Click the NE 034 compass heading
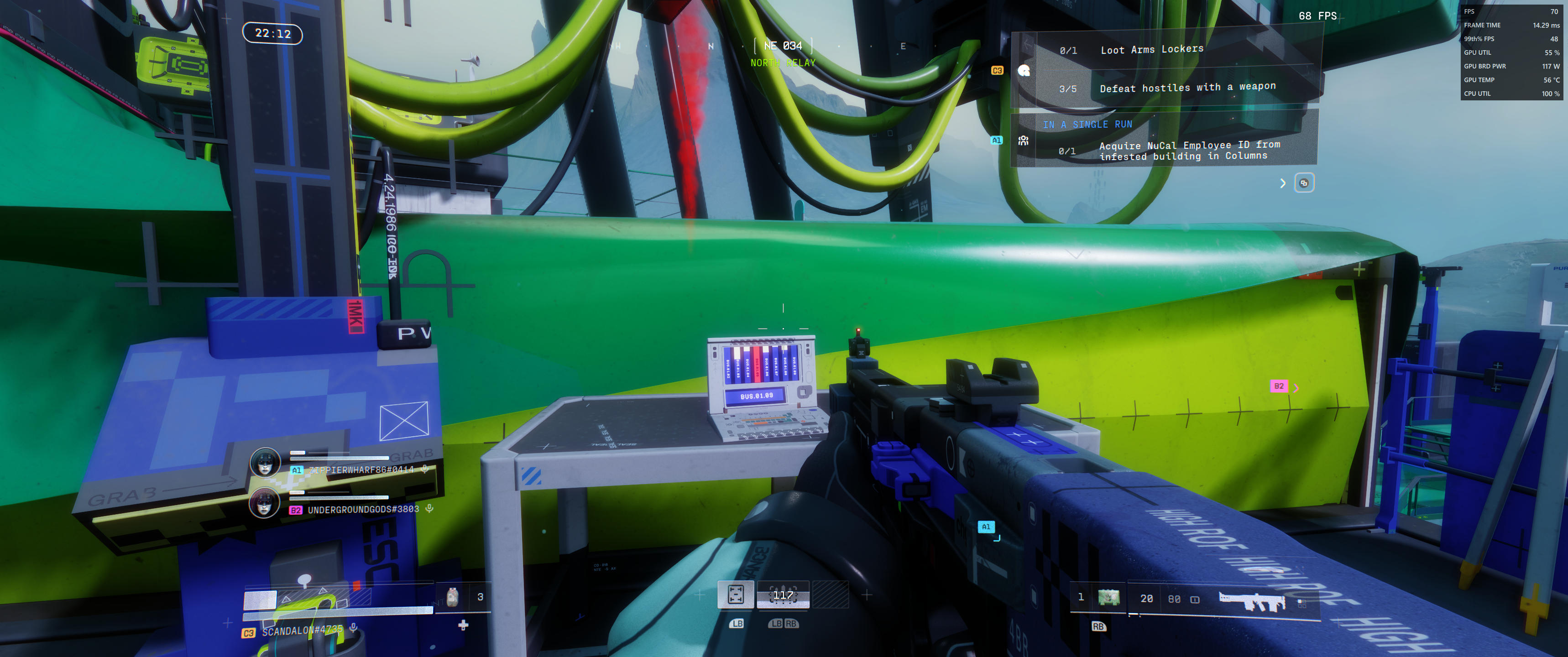This screenshot has height=657, width=1568. point(783,46)
